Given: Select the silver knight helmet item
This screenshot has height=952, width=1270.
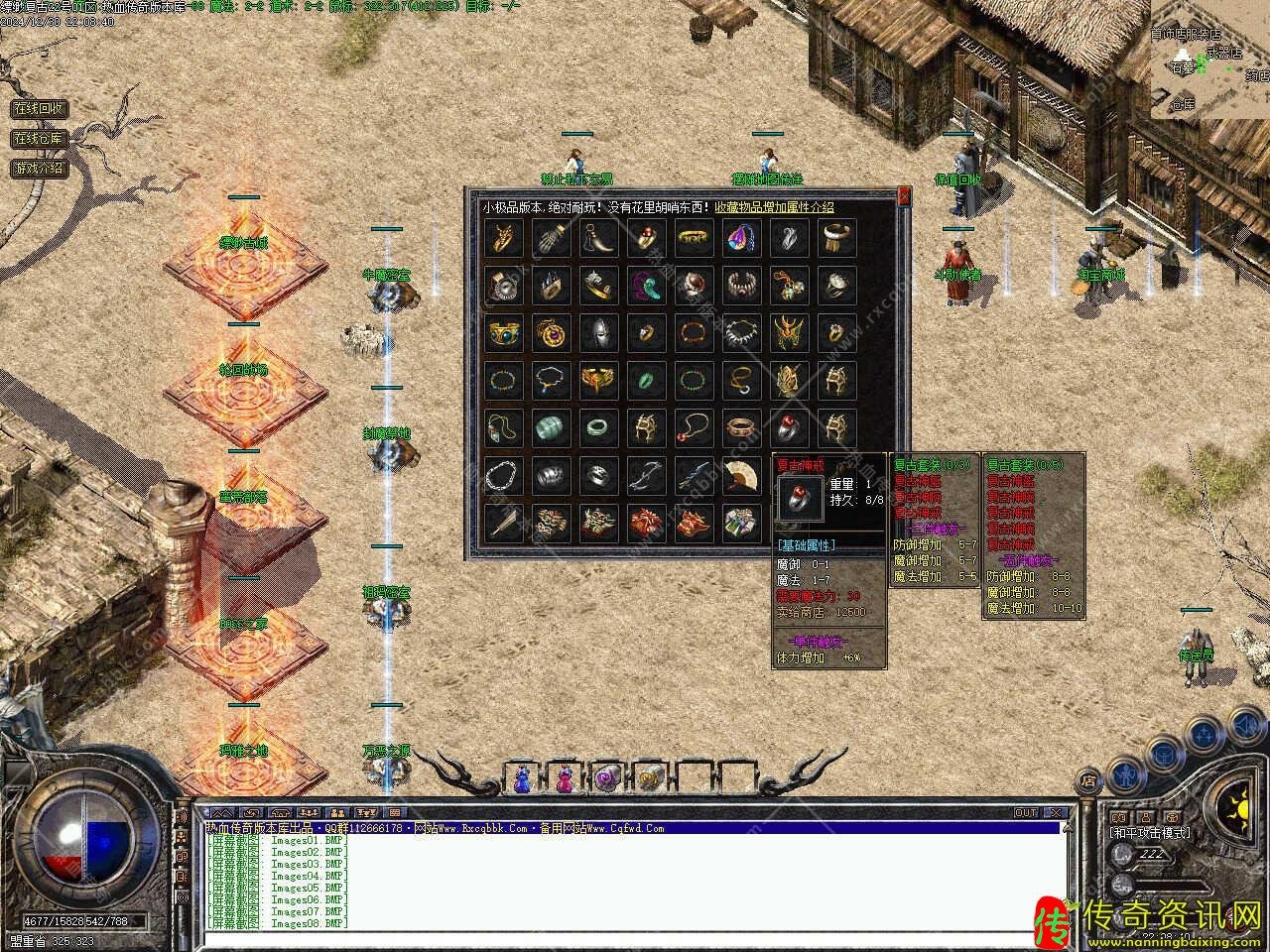Looking at the screenshot, I should [599, 333].
